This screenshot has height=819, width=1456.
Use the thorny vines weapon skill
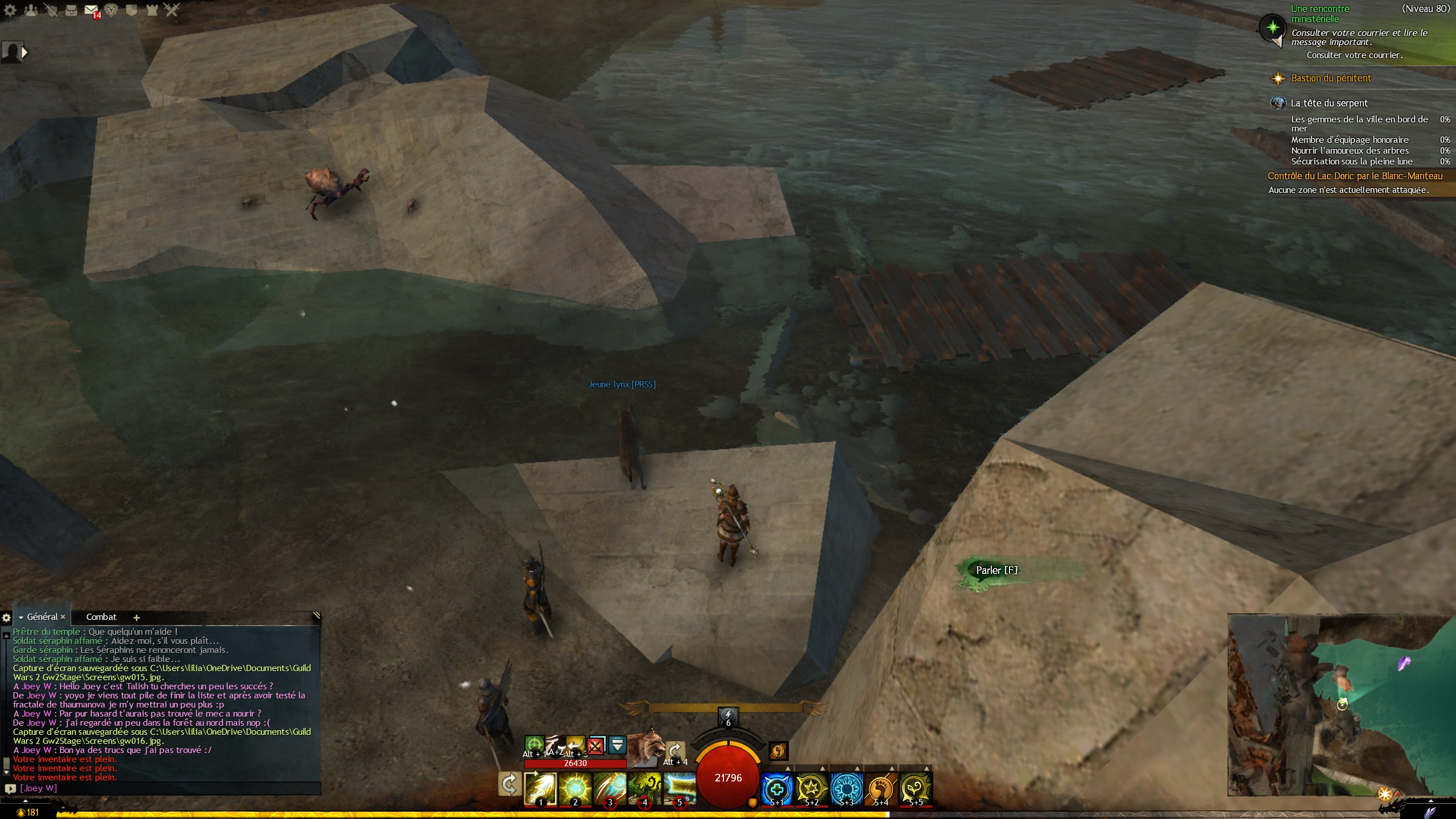[644, 788]
